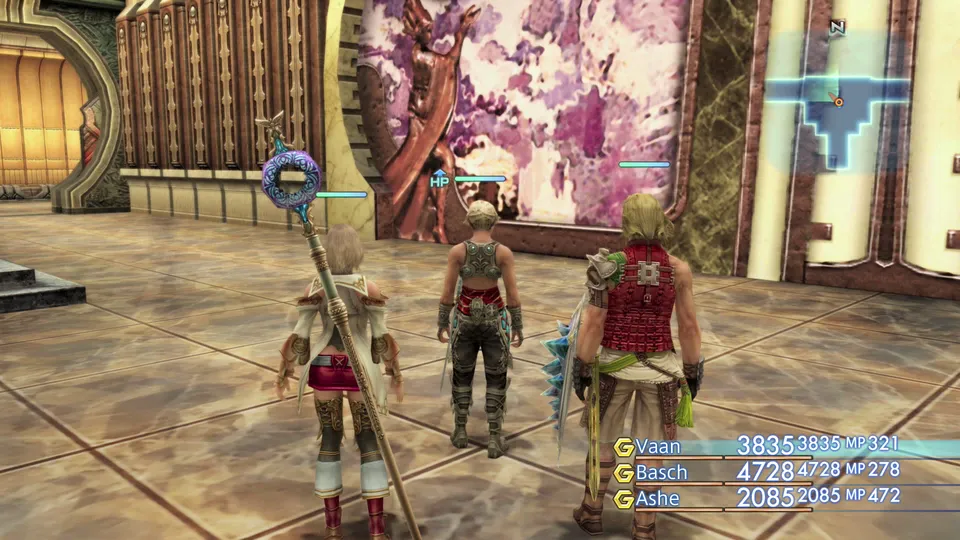
Task: Toggle Ashe's gambit icon
Action: coord(624,498)
